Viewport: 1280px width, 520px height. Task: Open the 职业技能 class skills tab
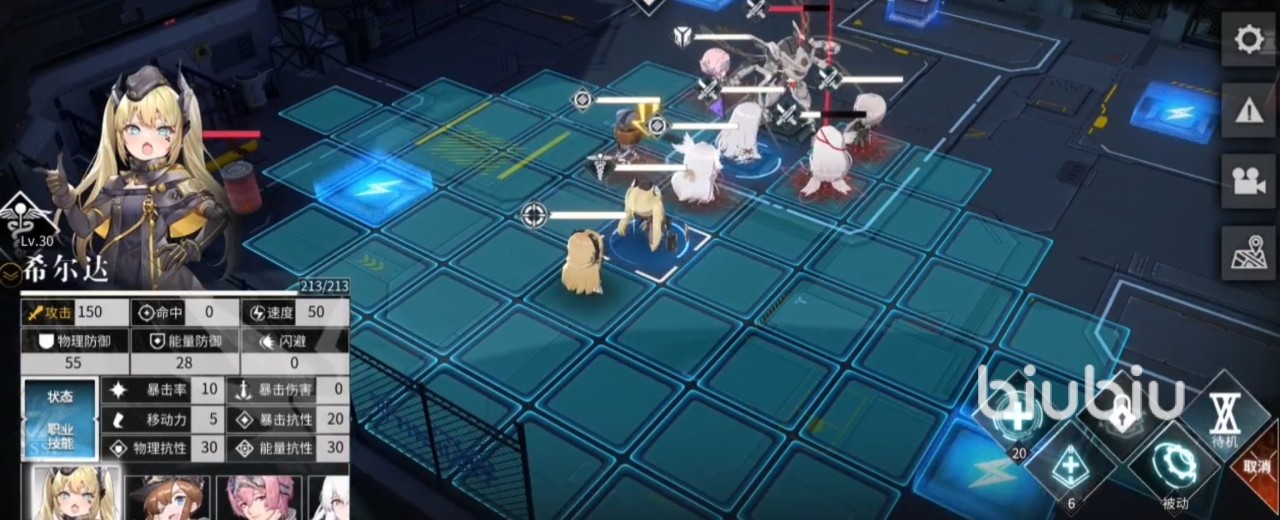(60, 436)
